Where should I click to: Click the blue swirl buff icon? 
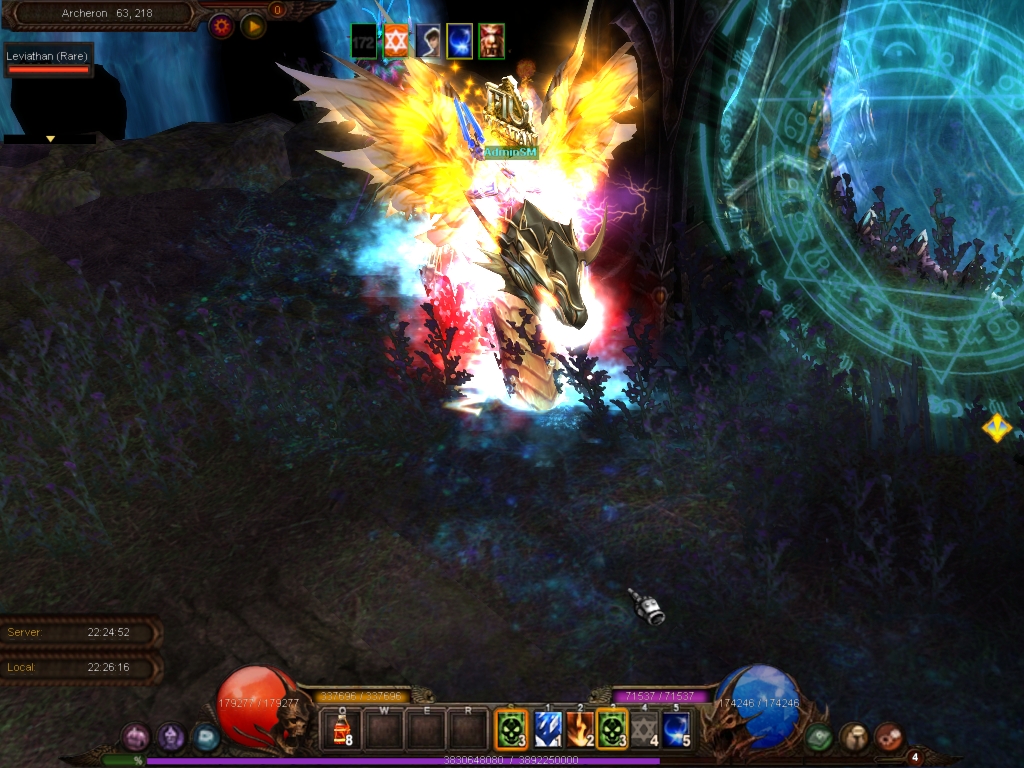459,40
